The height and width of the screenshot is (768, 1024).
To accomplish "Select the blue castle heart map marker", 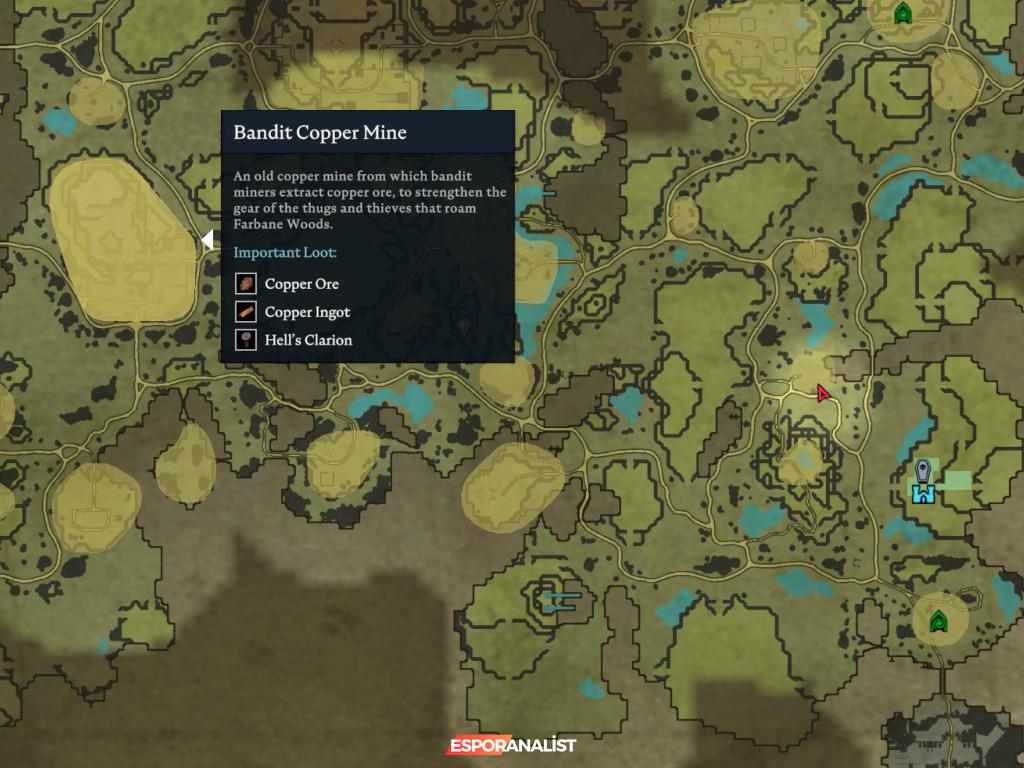I will tap(922, 493).
